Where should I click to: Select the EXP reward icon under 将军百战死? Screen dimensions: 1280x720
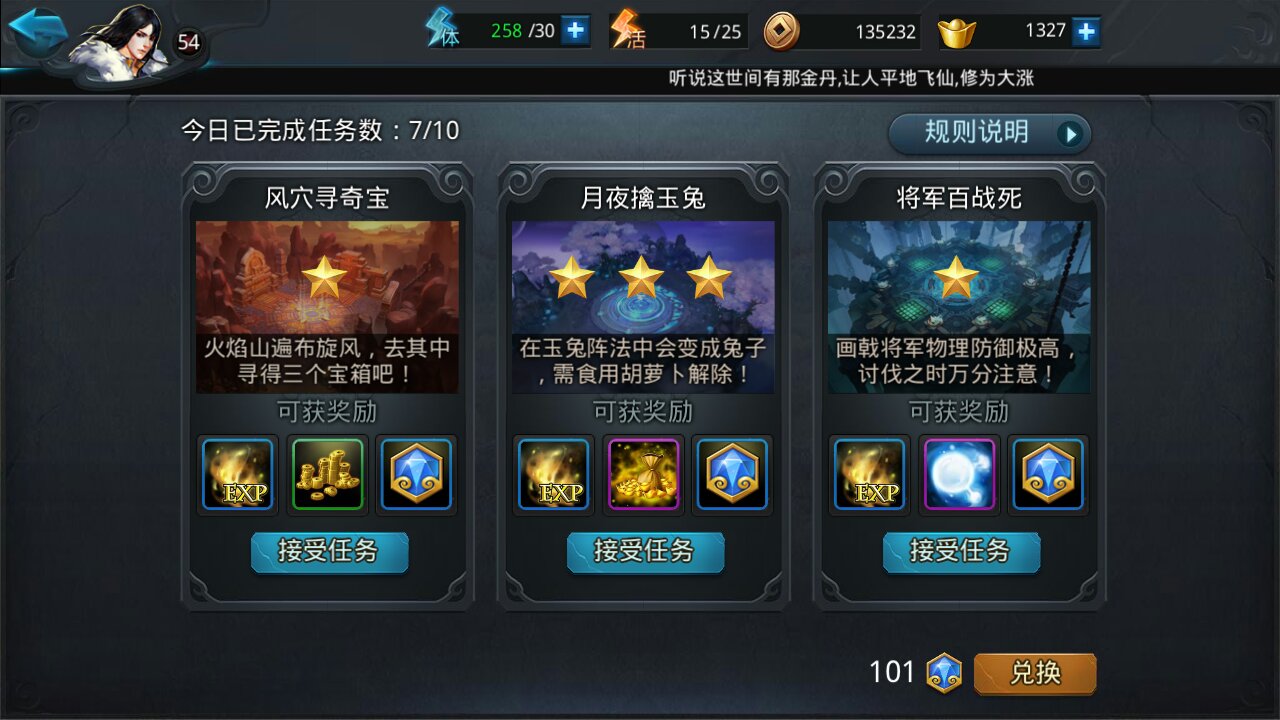pyautogui.click(x=869, y=475)
